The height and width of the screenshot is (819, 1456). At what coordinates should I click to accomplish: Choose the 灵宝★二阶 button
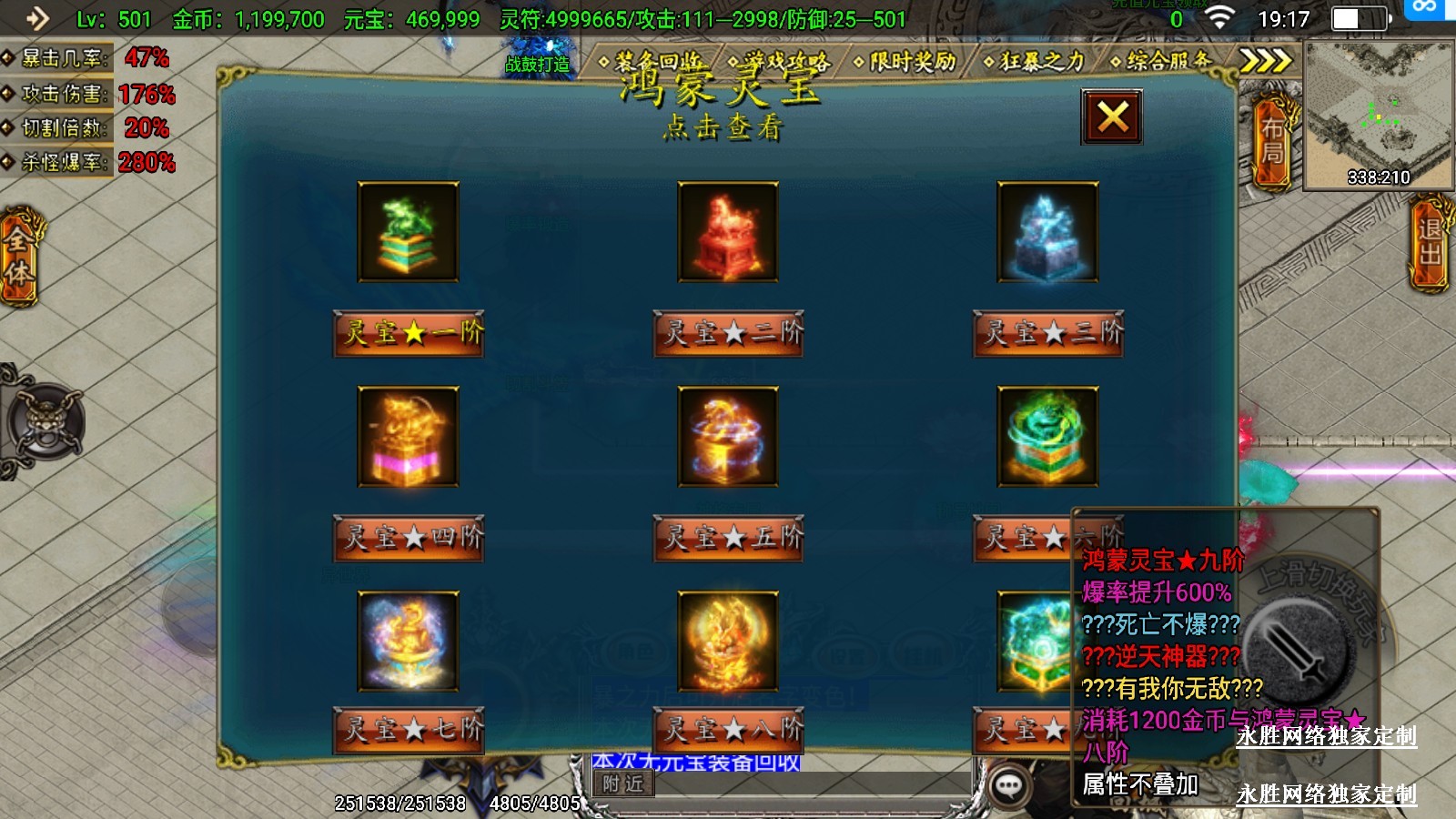tap(729, 333)
